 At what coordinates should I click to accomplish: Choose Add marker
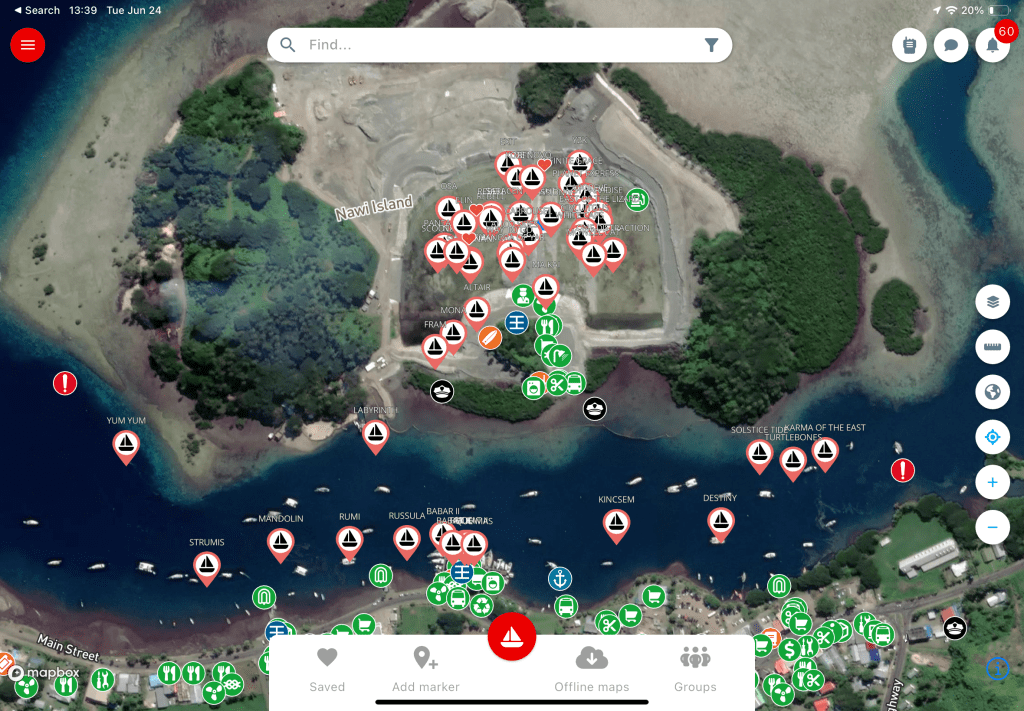[426, 669]
